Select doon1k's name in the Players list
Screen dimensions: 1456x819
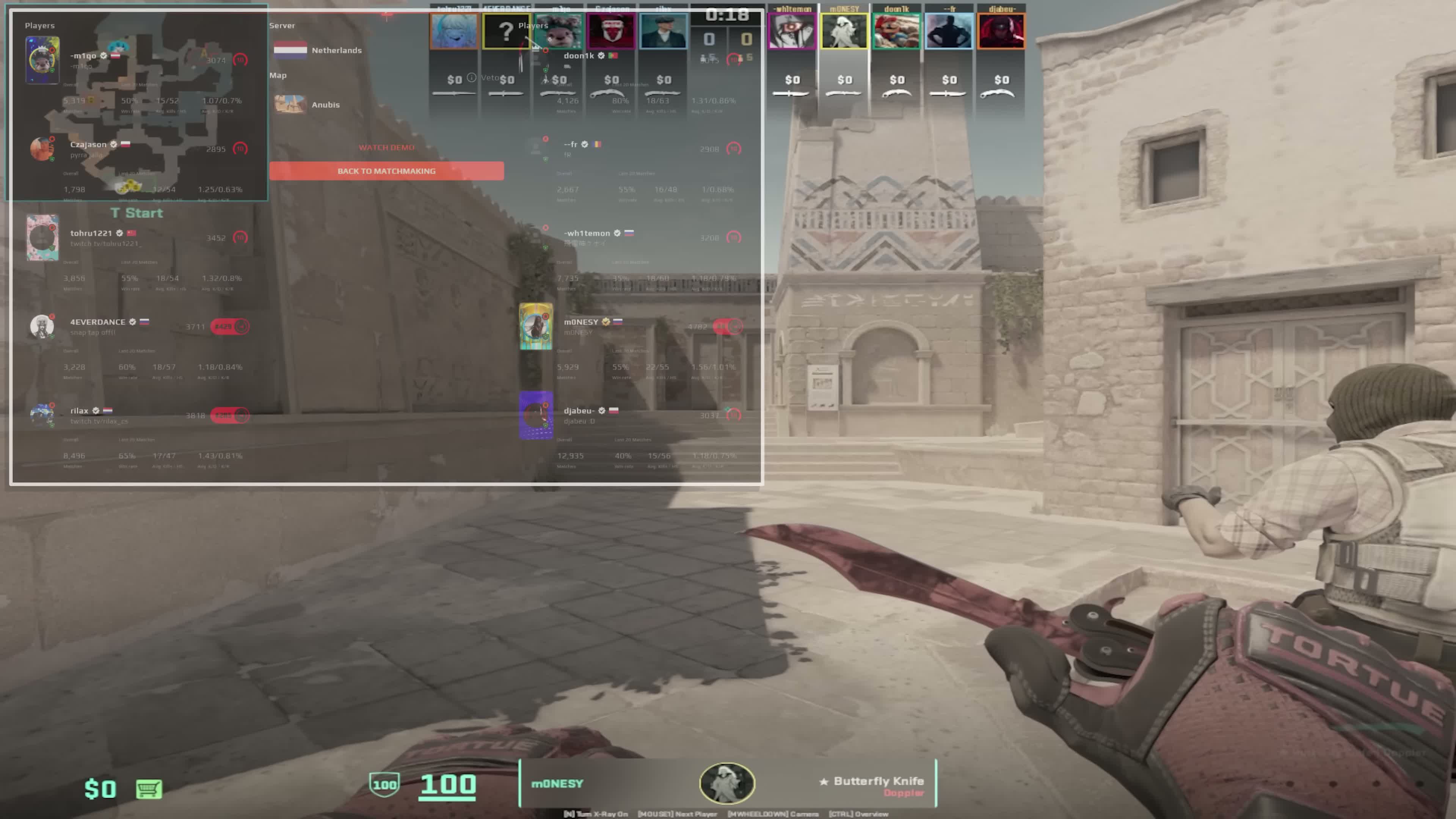(x=579, y=56)
